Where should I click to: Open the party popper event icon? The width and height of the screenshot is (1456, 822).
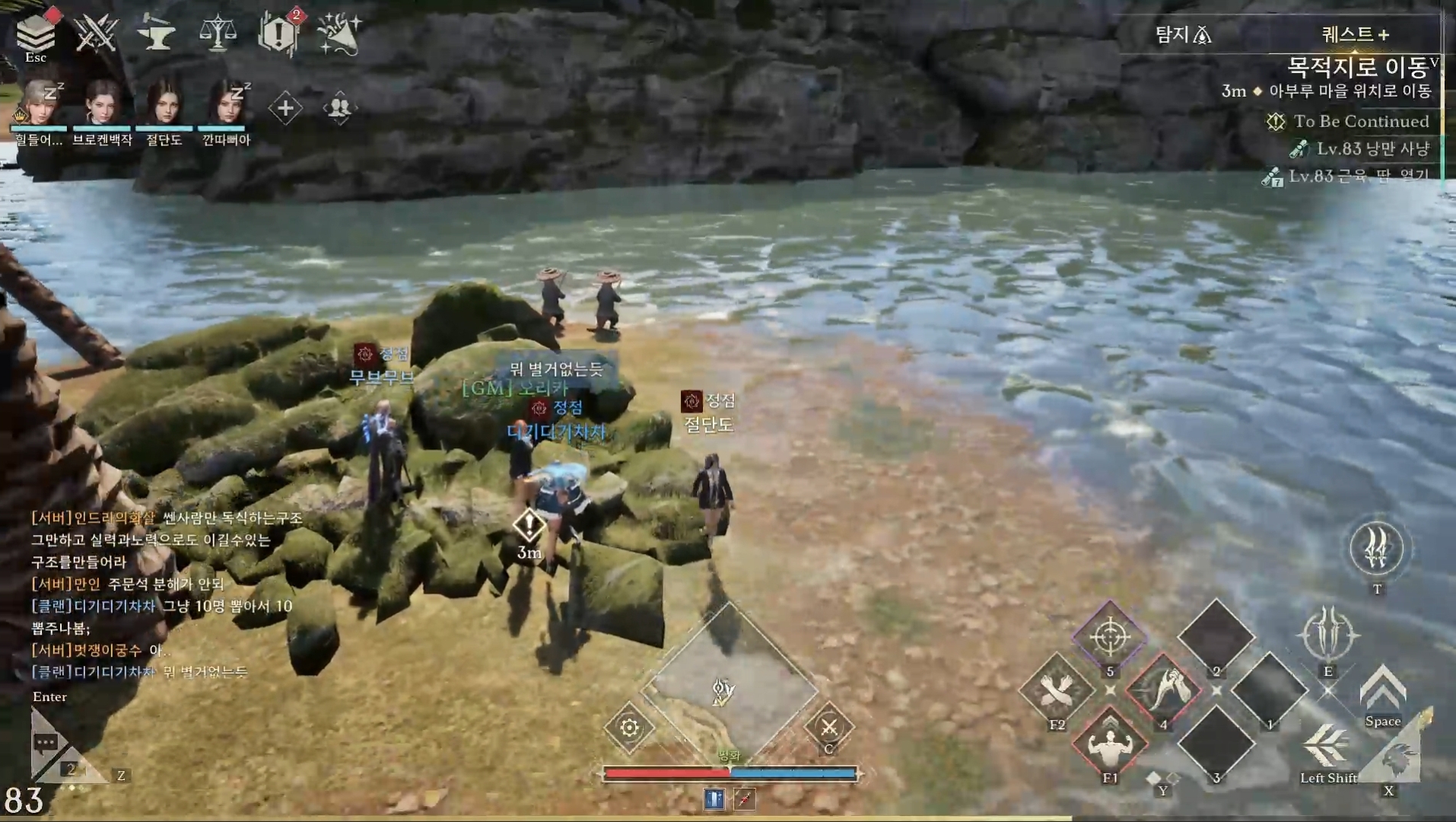[339, 33]
